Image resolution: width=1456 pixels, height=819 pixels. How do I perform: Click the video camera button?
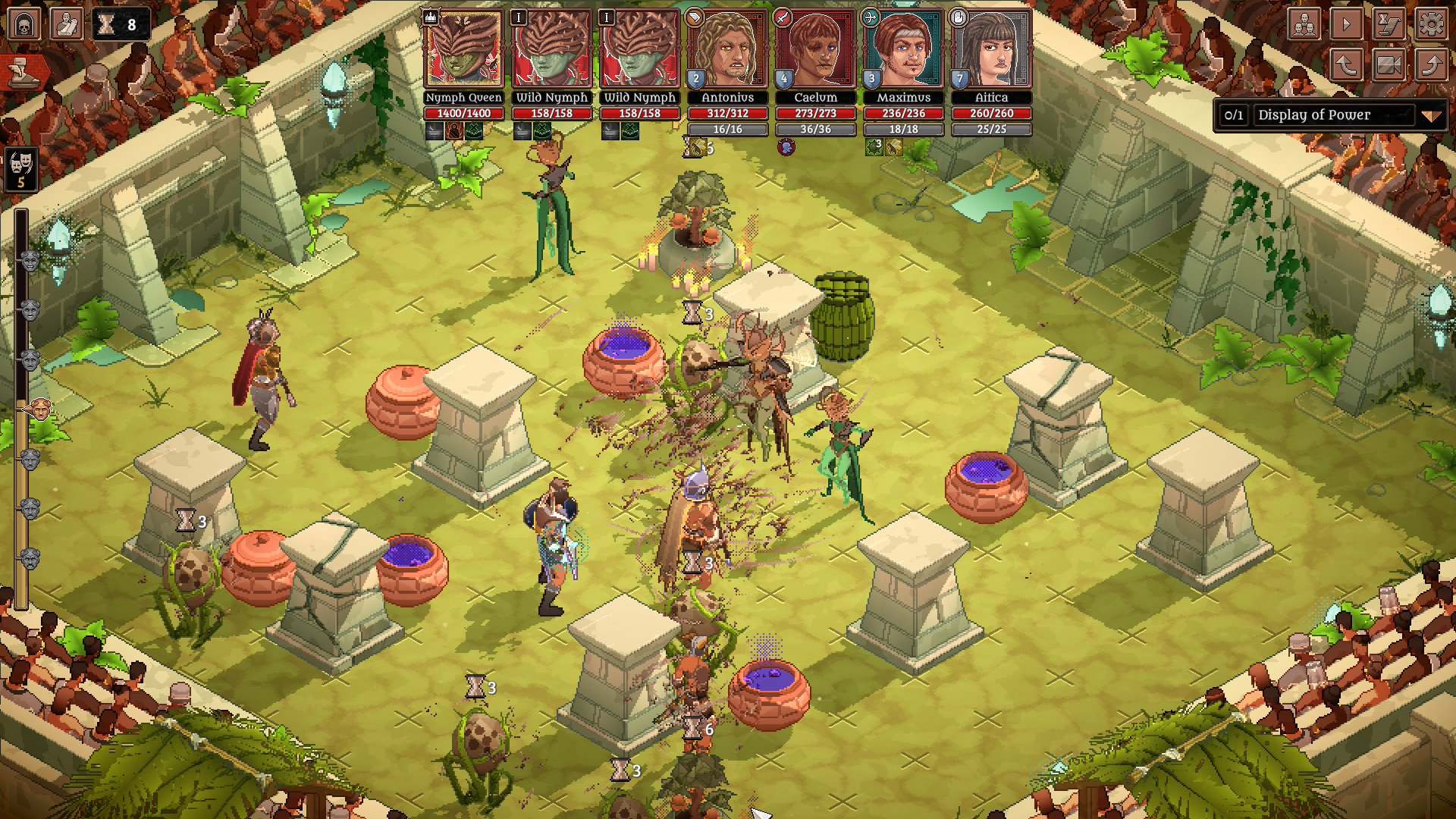pos(1389,65)
